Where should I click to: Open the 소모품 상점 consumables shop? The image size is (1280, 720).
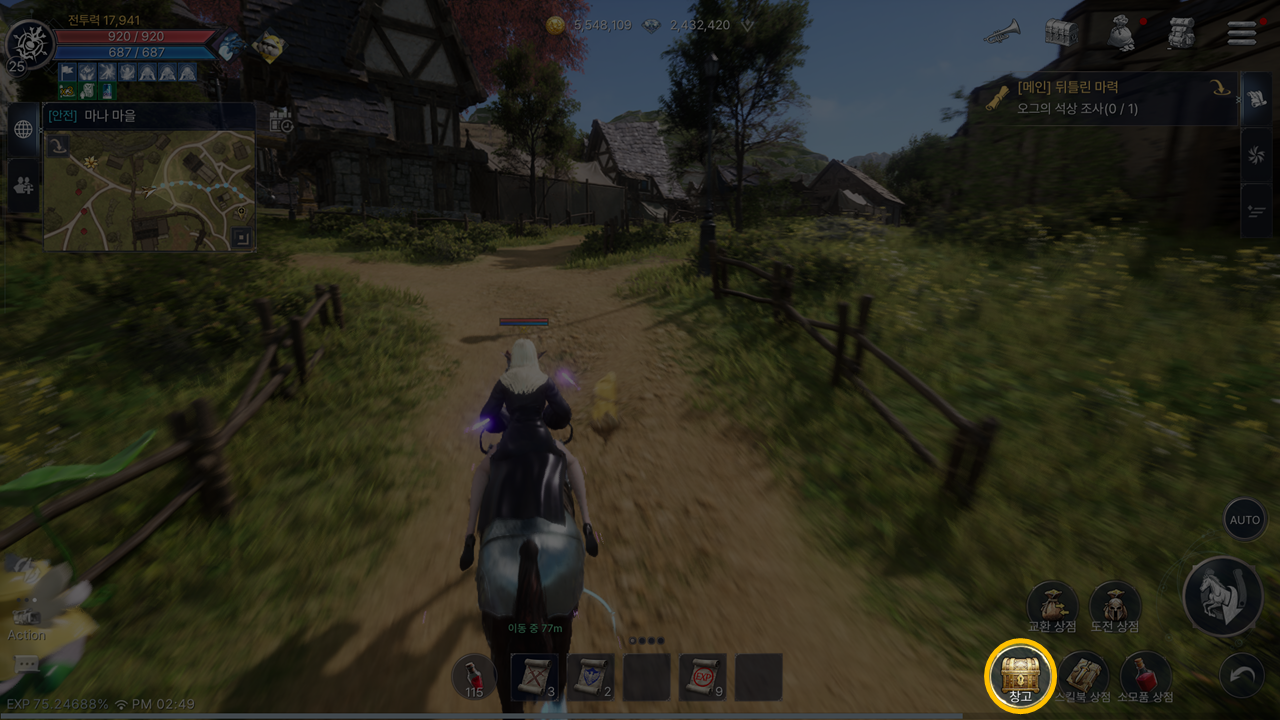1146,675
